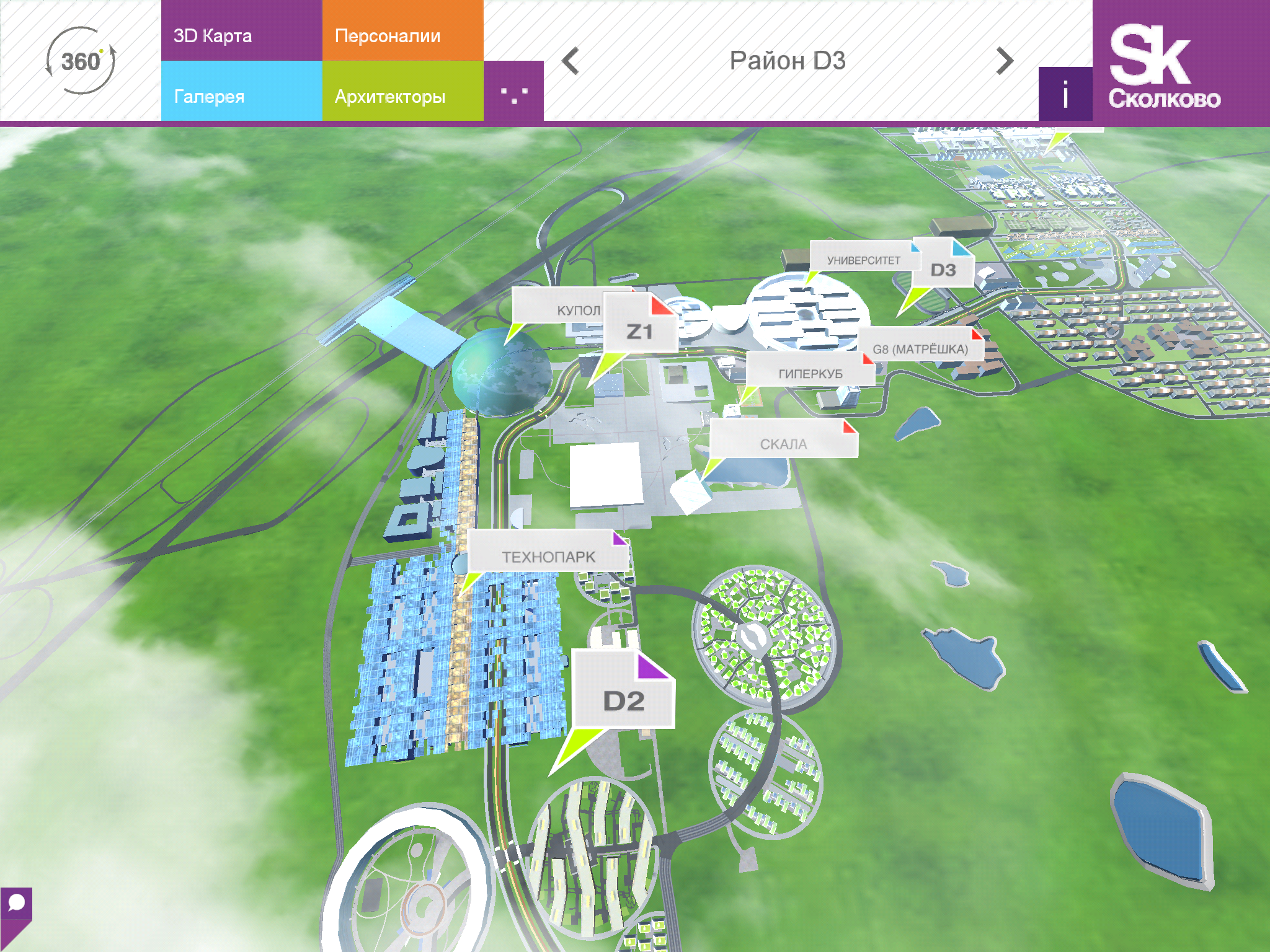
Task: Select the G8 (МАТРЁШКА) marker
Action: [x=920, y=347]
